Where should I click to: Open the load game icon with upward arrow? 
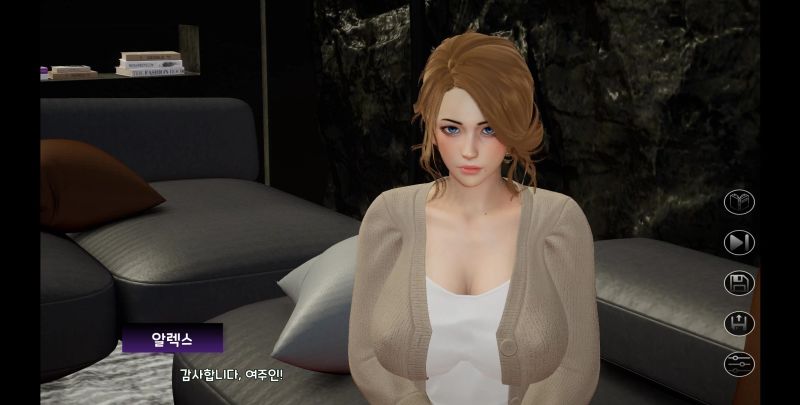point(739,323)
